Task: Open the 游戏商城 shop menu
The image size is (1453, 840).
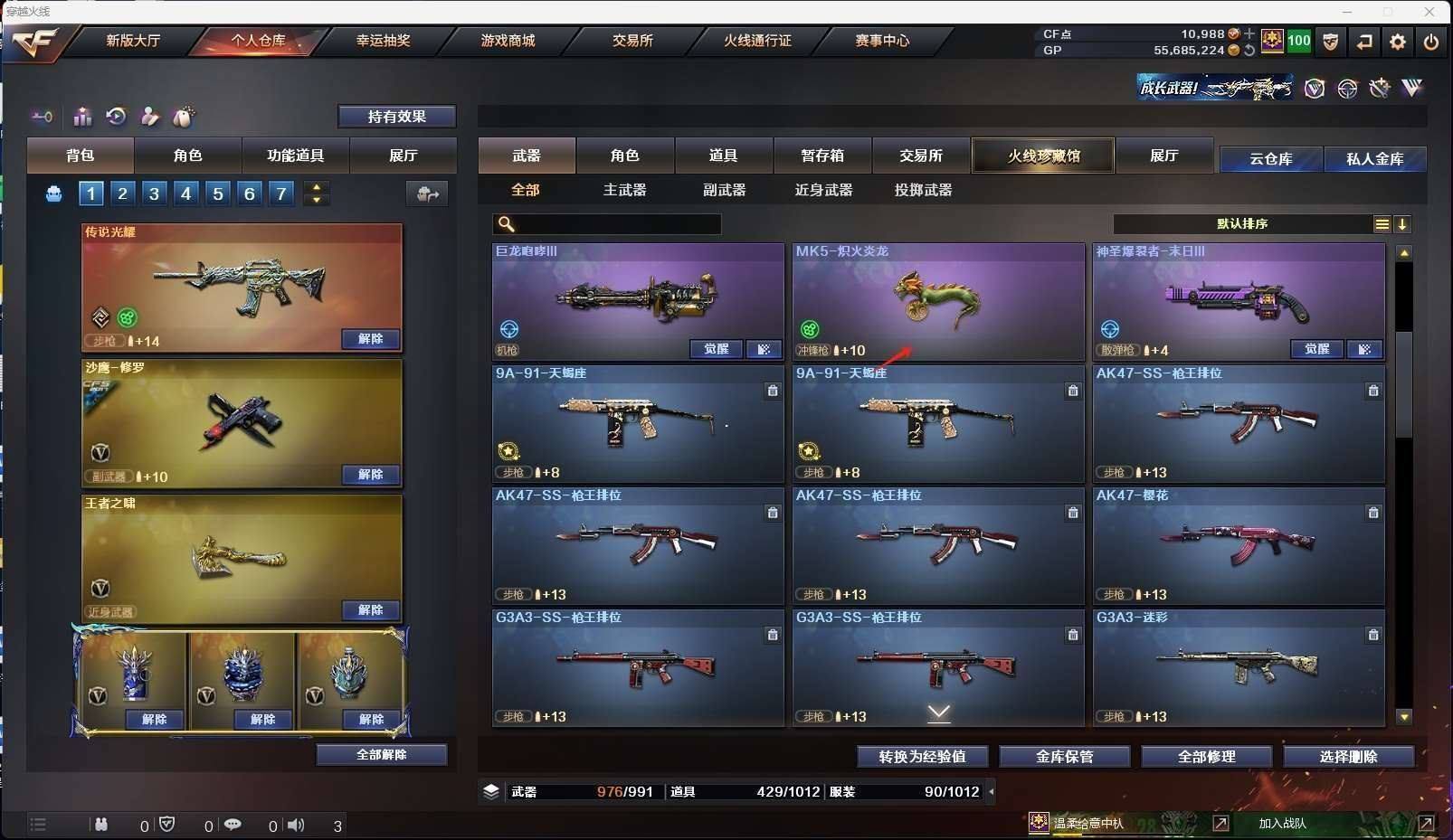Action: coord(508,41)
